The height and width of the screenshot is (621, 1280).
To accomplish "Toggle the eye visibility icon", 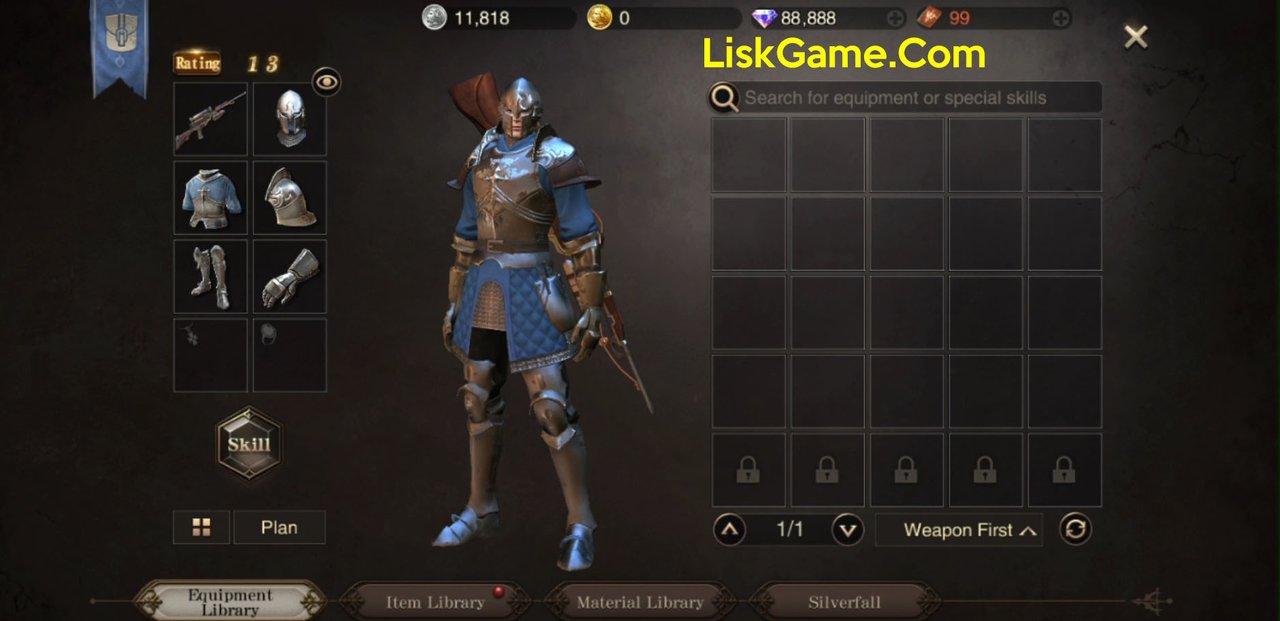I will 326,82.
